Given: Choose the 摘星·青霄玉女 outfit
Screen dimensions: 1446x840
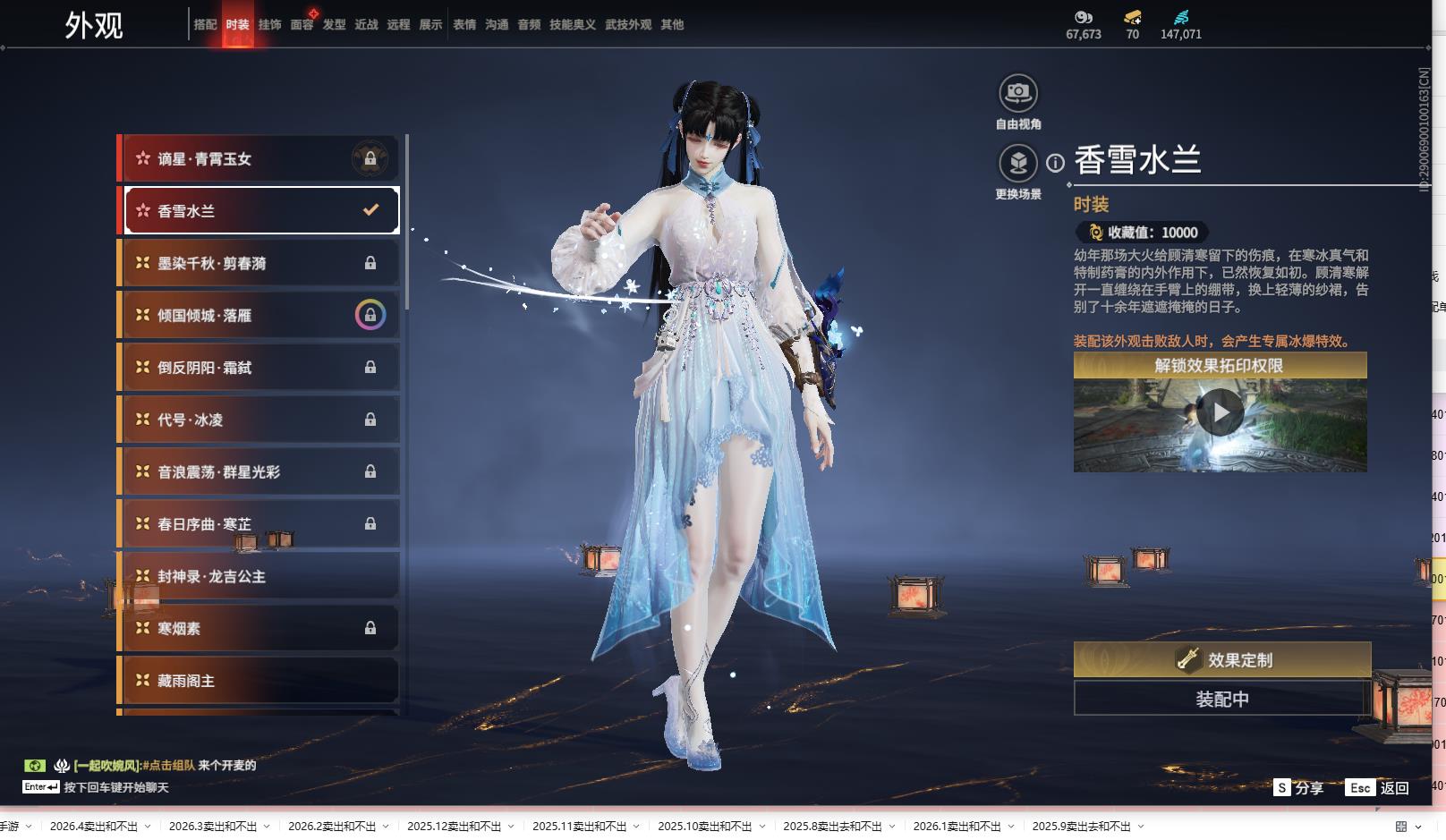Looking at the screenshot, I should point(259,159).
